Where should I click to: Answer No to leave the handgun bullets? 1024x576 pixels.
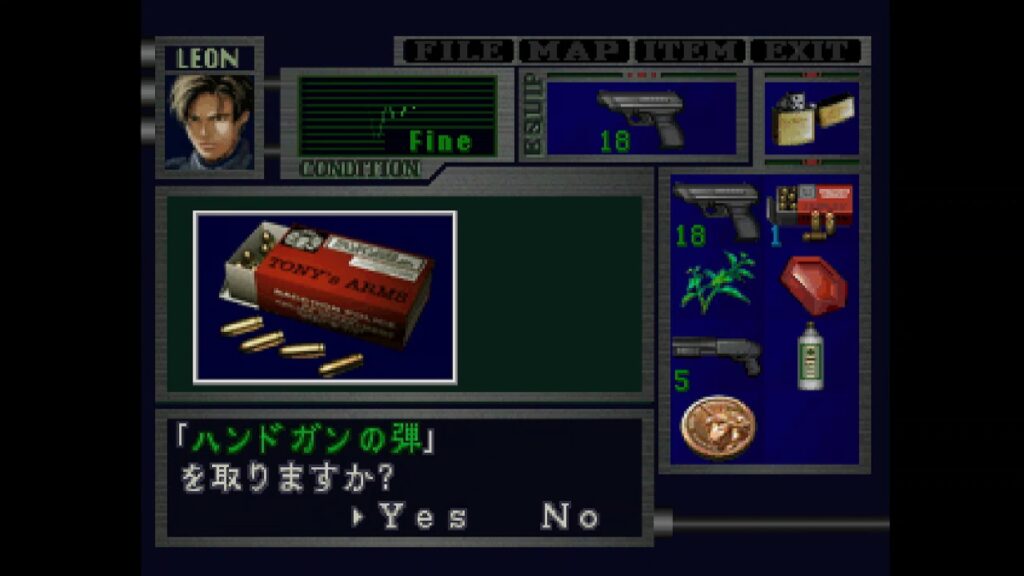coord(571,517)
